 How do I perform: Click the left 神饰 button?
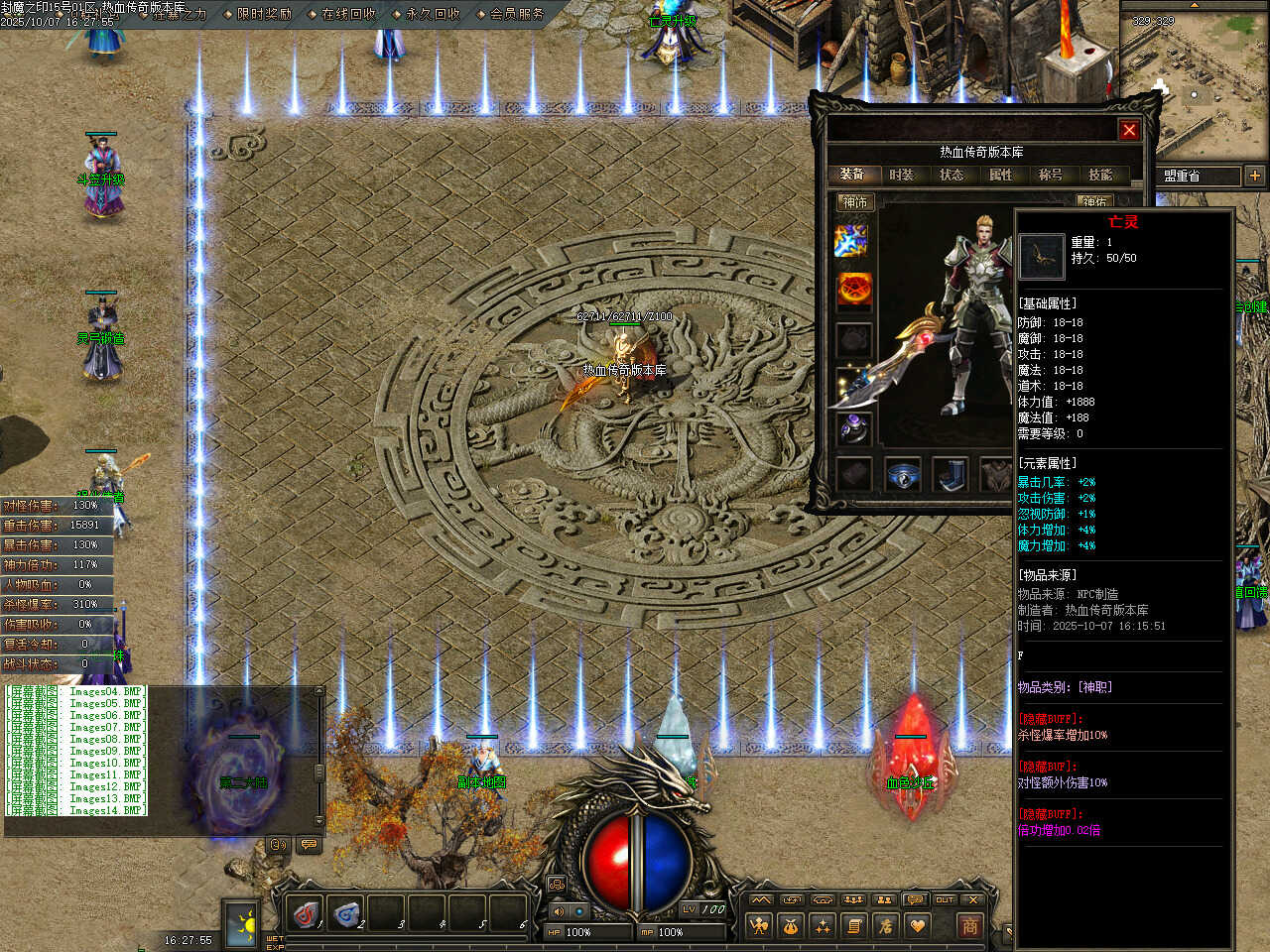(855, 202)
